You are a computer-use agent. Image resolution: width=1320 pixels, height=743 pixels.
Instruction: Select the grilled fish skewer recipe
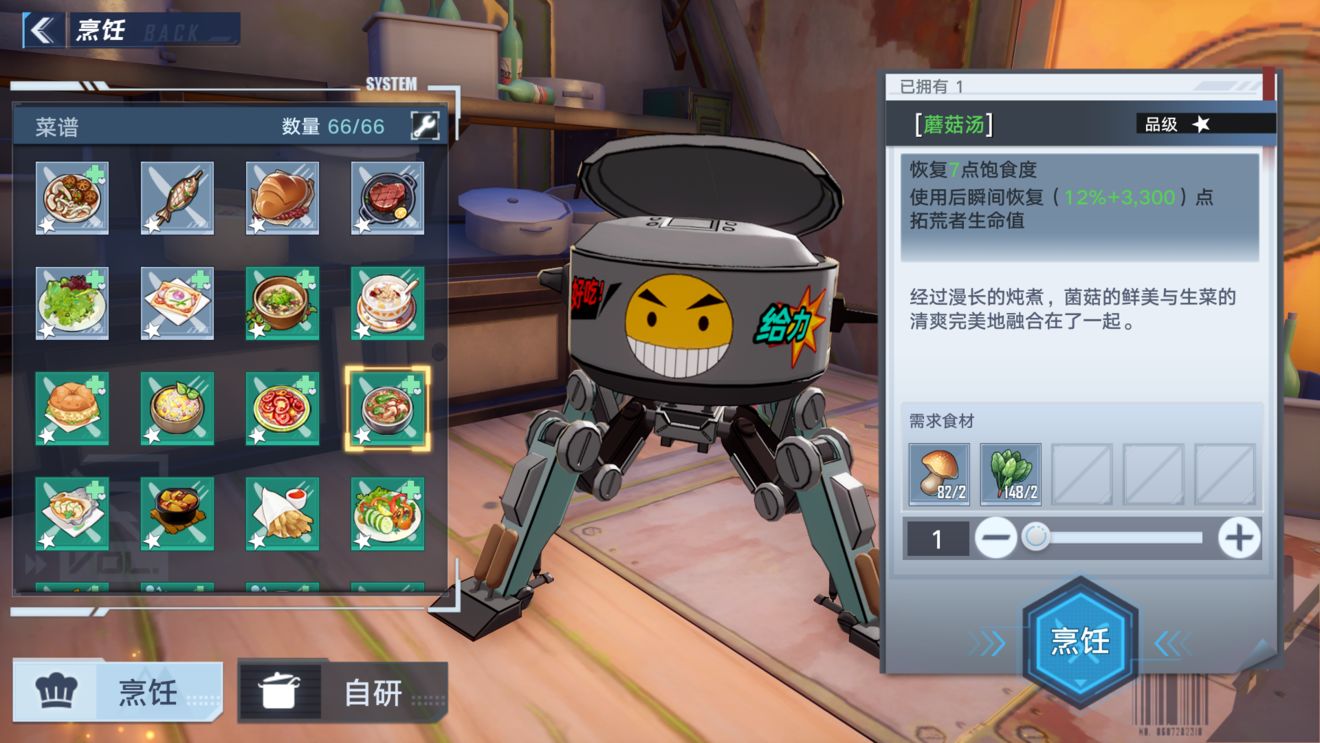pos(177,198)
